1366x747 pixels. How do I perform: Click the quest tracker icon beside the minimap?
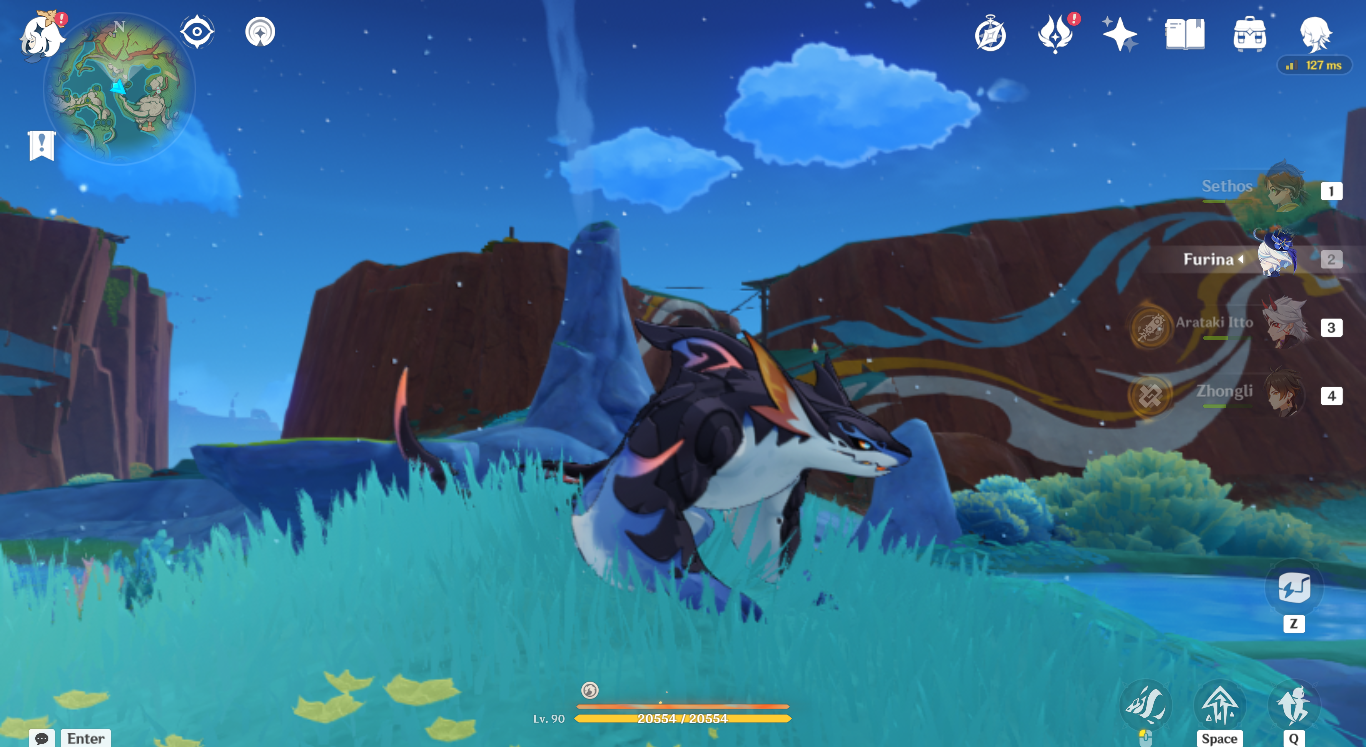[x=196, y=30]
